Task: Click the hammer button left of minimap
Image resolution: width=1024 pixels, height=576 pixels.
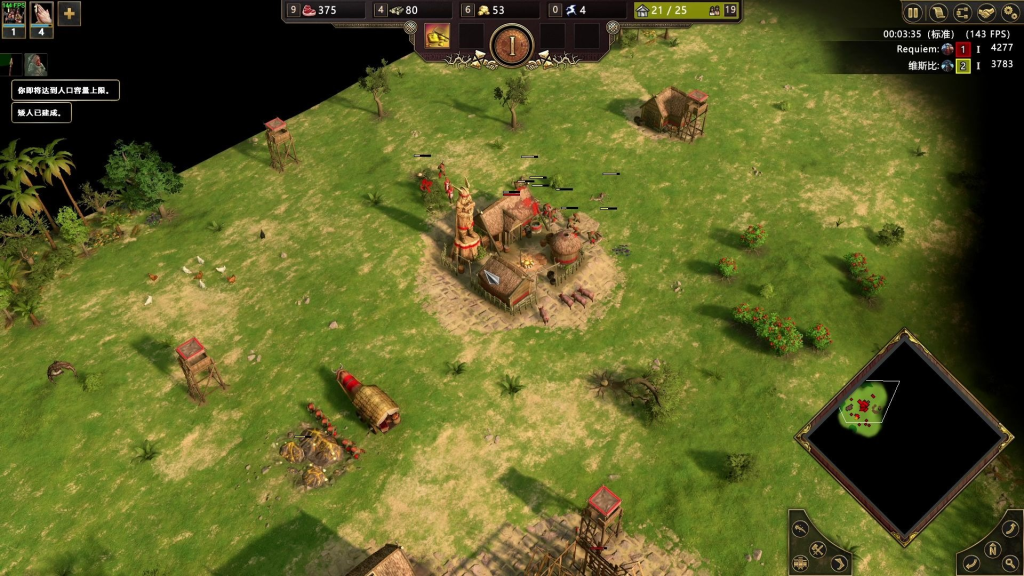Action: 817,549
